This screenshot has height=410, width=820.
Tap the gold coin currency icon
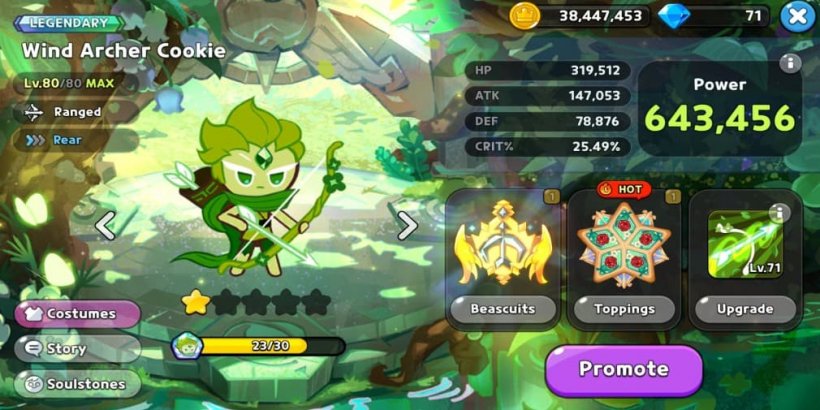525,15
